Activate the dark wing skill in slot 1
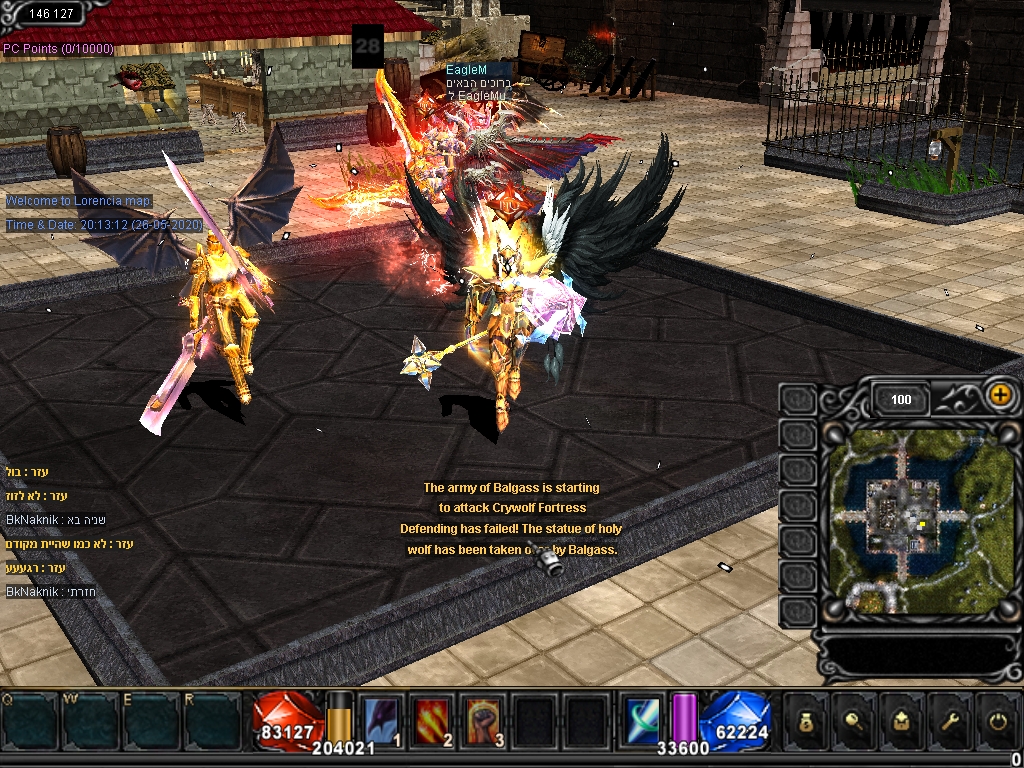Image resolution: width=1024 pixels, height=768 pixels. point(381,721)
